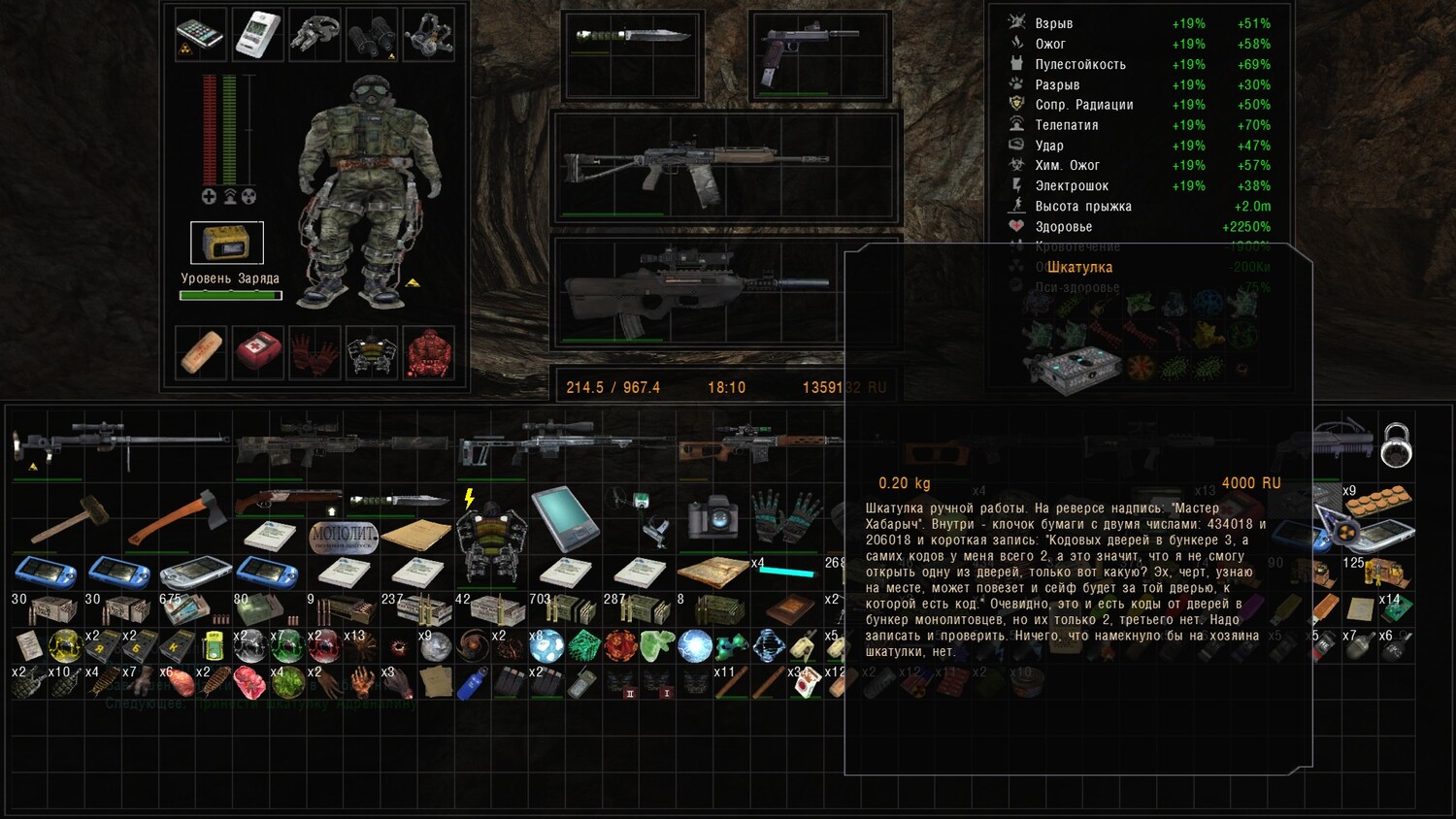
Task: Choose the photo camera item
Action: point(713,518)
